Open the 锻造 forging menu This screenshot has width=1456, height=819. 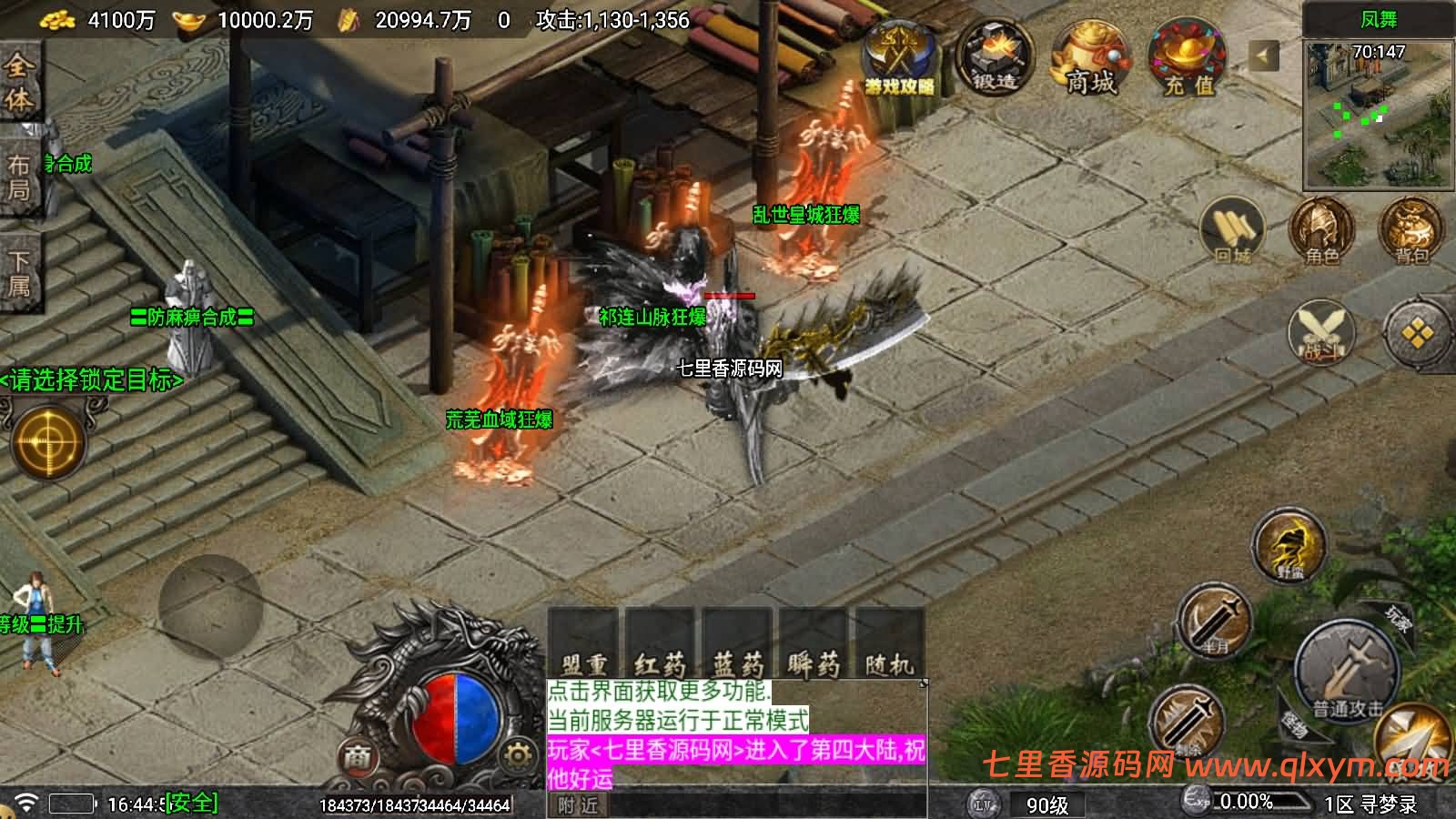995,56
